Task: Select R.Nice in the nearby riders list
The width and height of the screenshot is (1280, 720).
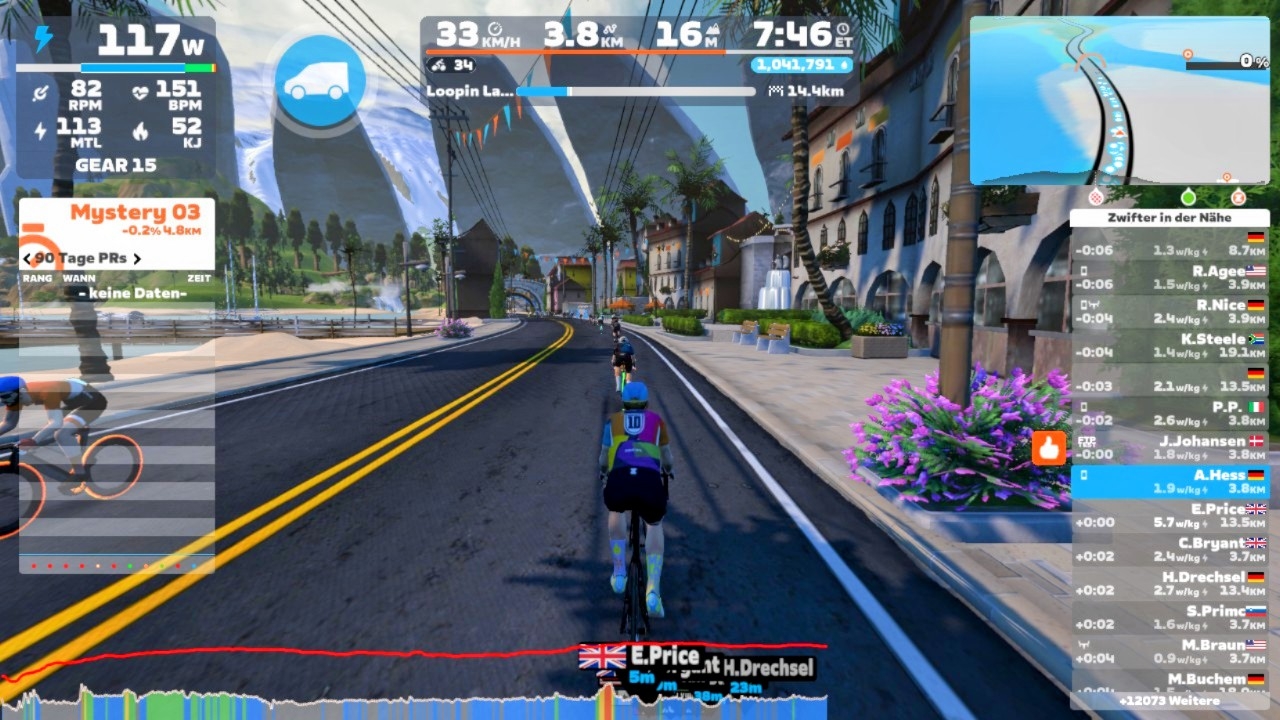Action: click(x=1169, y=312)
